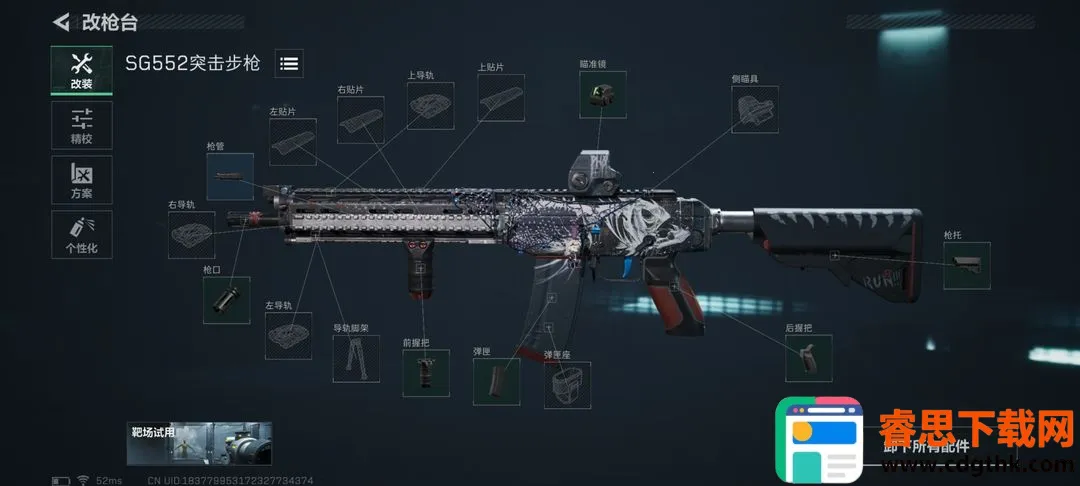Viewport: 1080px width, 486px height.
Task: Choose the 上导轨 top rail slot
Action: click(430, 106)
